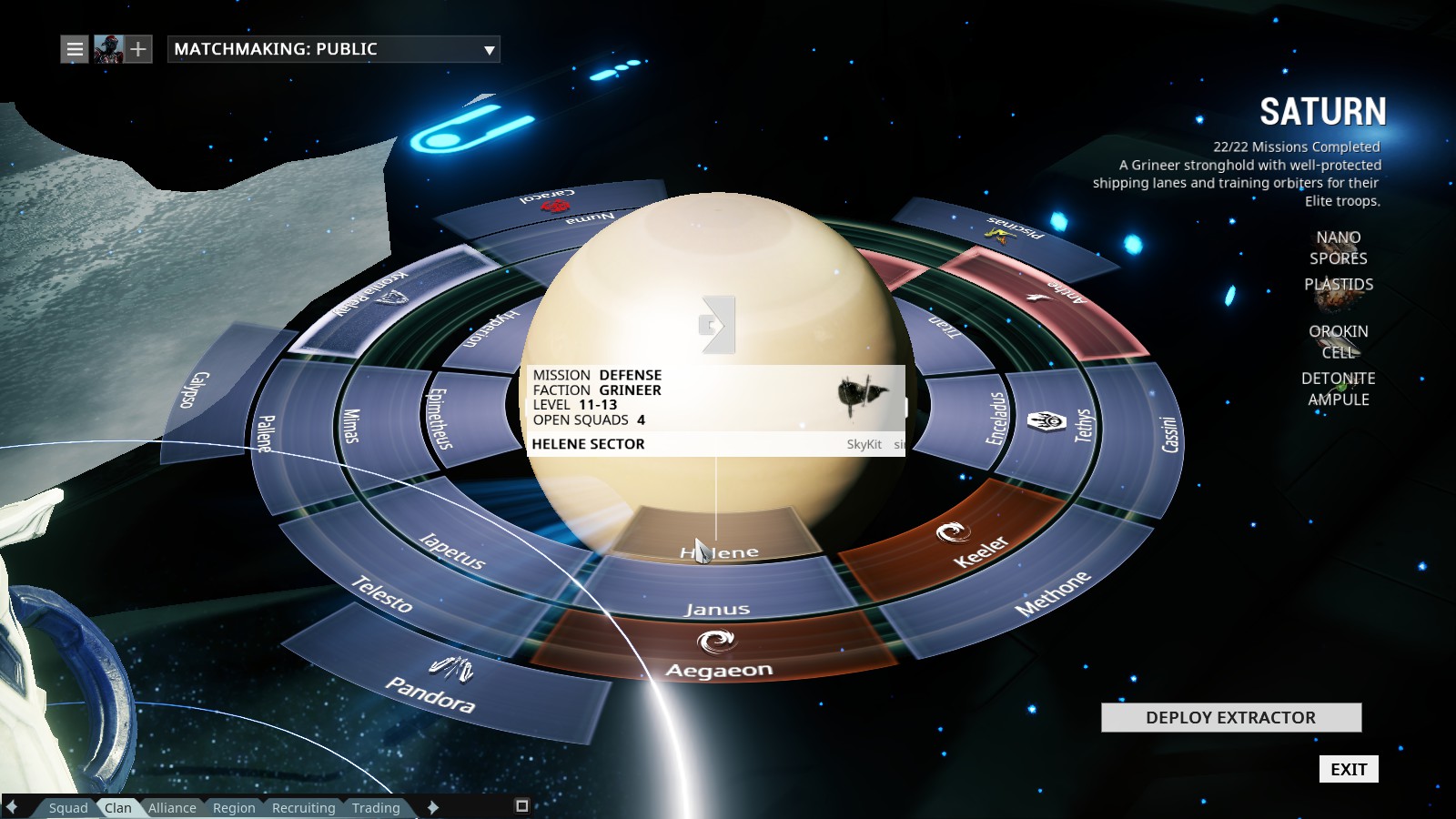Invite a squad member with plus button
Viewport: 1456px width, 819px height.
(x=137, y=49)
